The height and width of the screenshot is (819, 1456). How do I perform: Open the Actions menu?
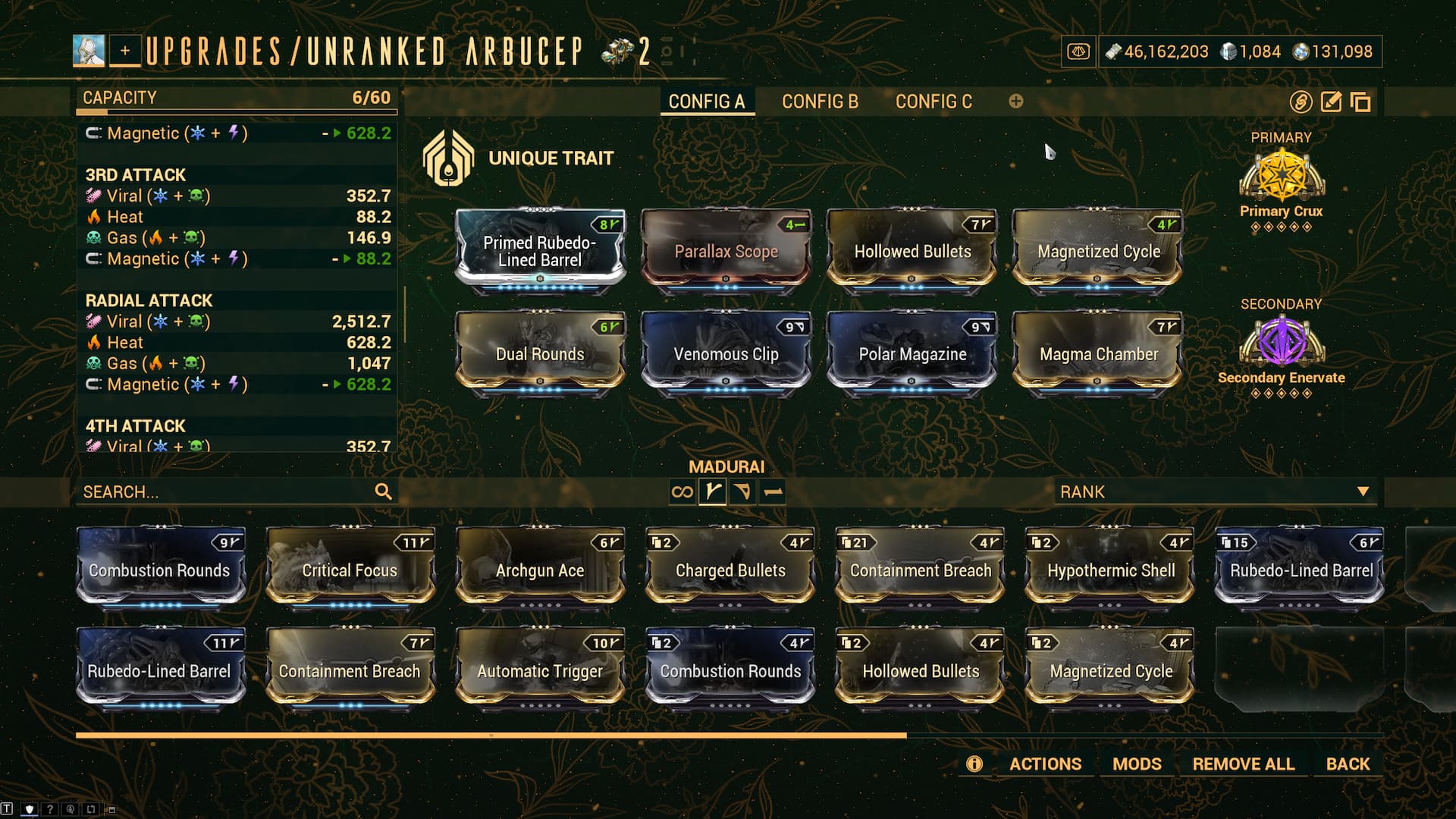click(x=1045, y=764)
